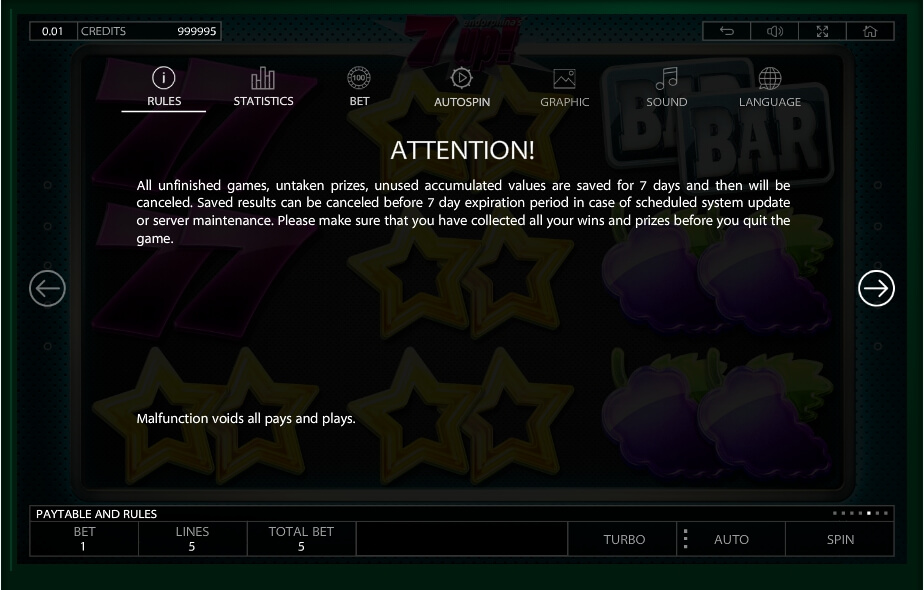Toggle Turbo mode
This screenshot has width=924, height=590.
pyautogui.click(x=624, y=539)
